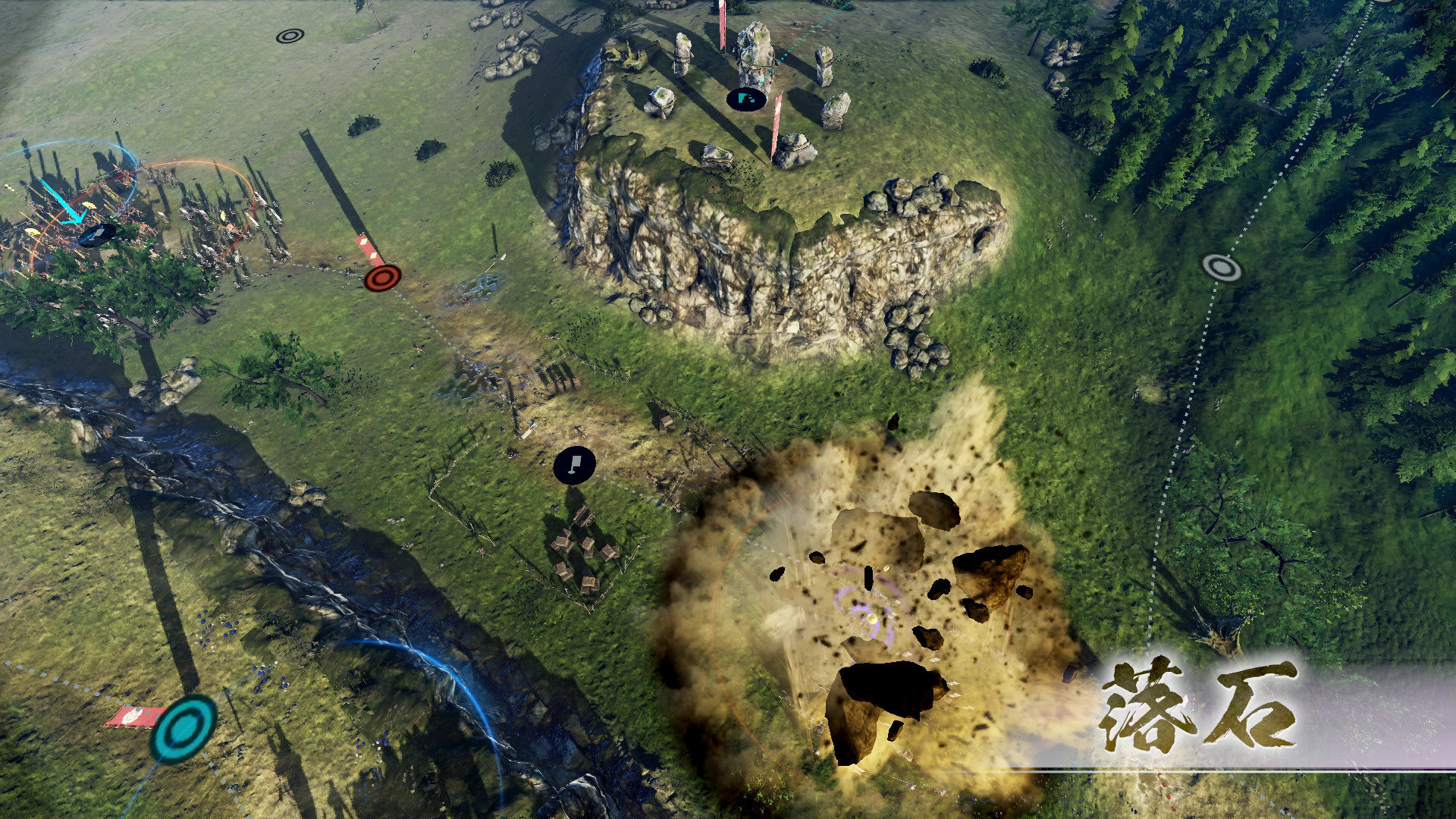Click the white ring waypoint near the forest
1456x819 pixels.
tap(1221, 267)
